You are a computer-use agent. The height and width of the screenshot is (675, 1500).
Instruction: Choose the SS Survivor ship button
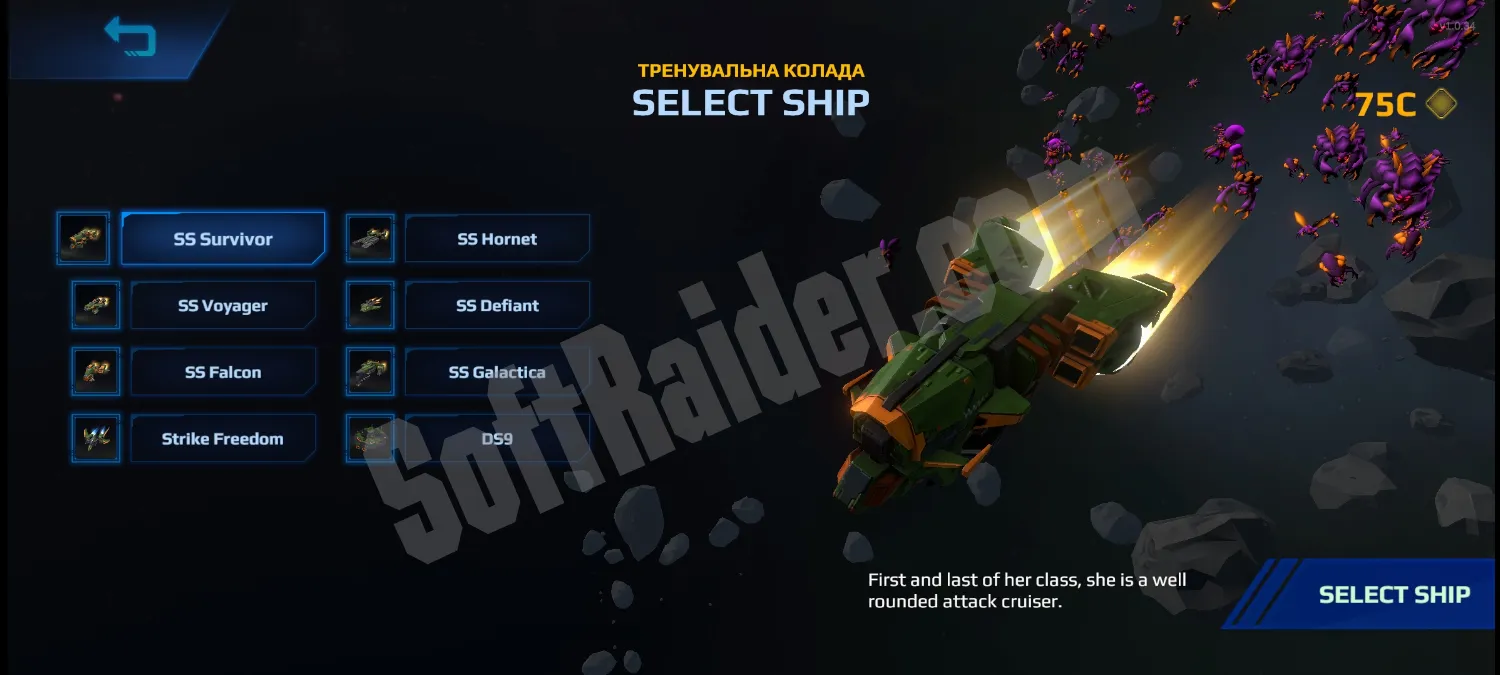point(223,239)
